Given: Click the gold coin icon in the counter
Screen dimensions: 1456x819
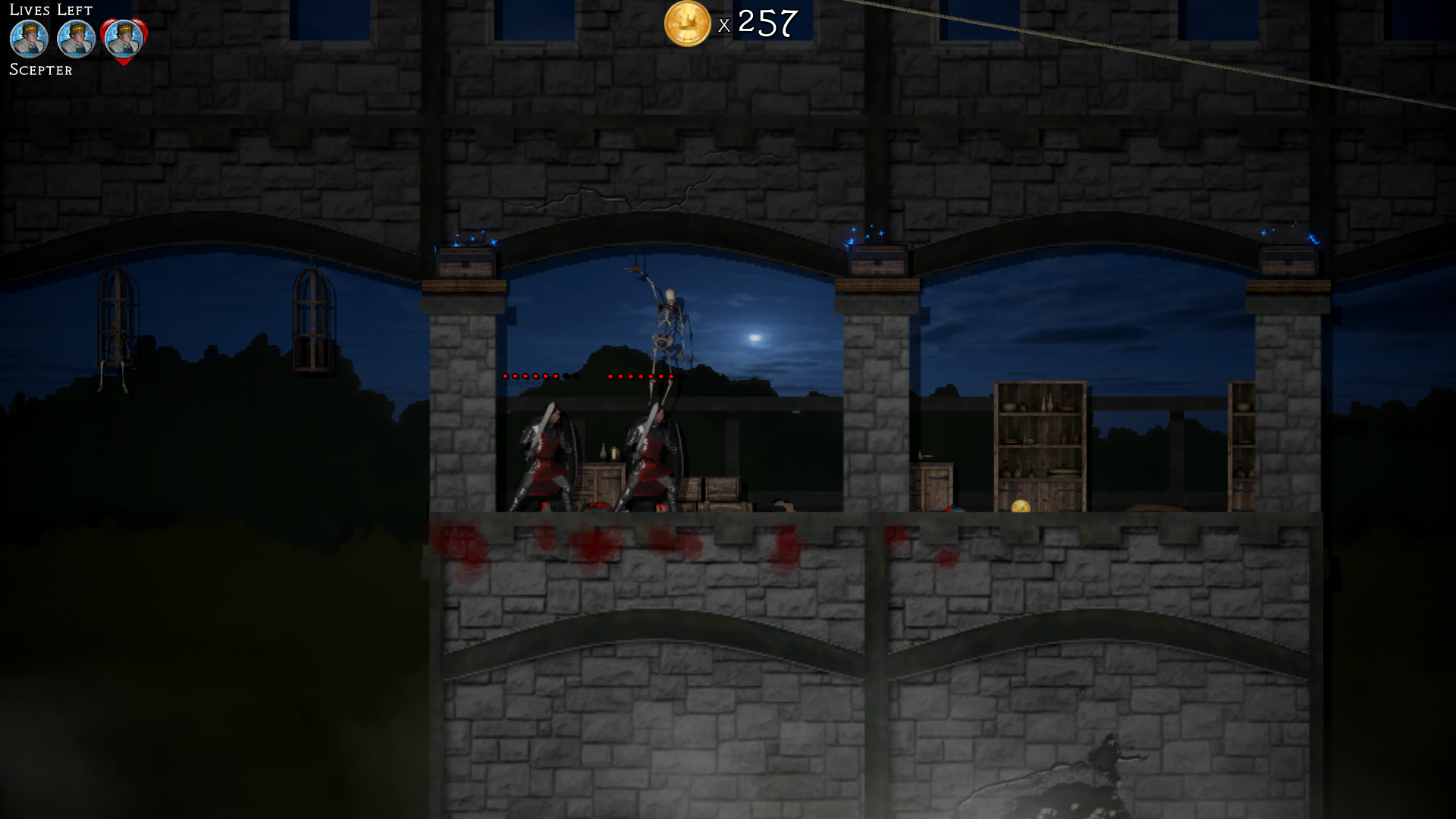Looking at the screenshot, I should (686, 25).
